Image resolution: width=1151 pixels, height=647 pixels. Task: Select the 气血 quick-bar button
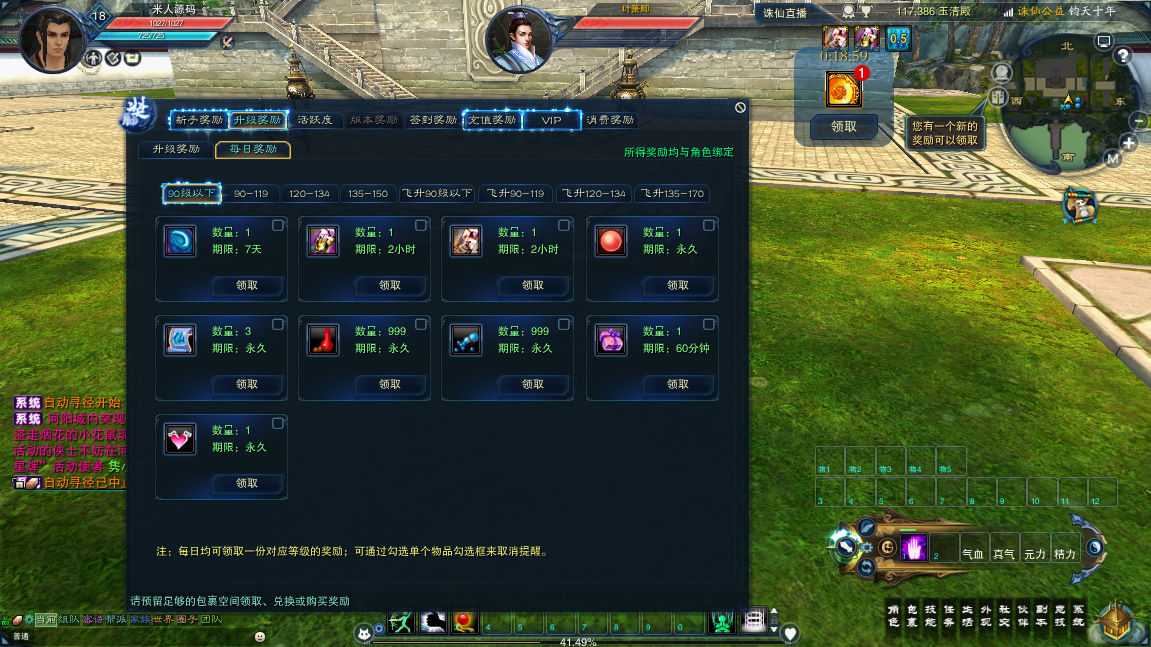[x=973, y=553]
